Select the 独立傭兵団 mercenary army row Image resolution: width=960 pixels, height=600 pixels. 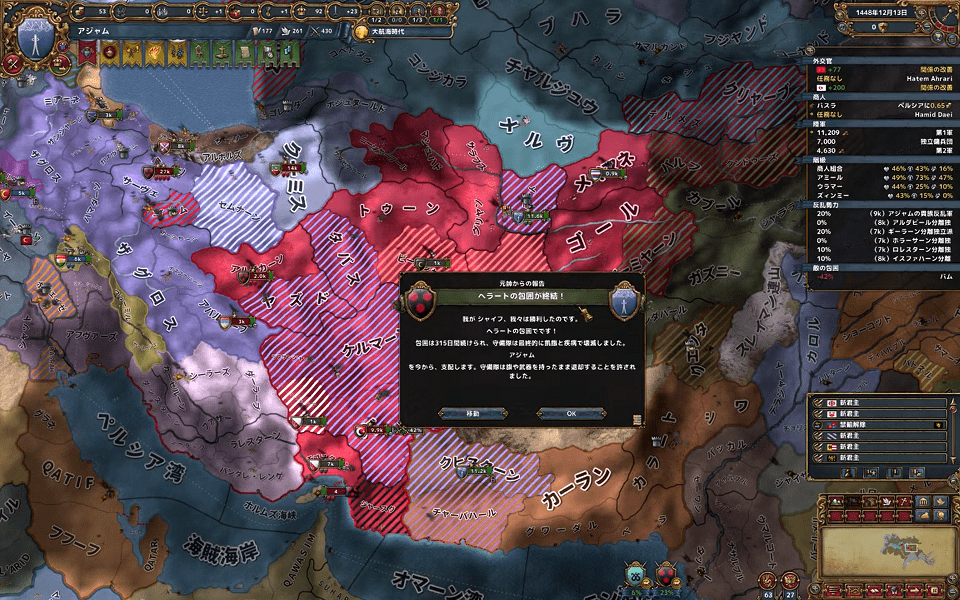(x=880, y=141)
